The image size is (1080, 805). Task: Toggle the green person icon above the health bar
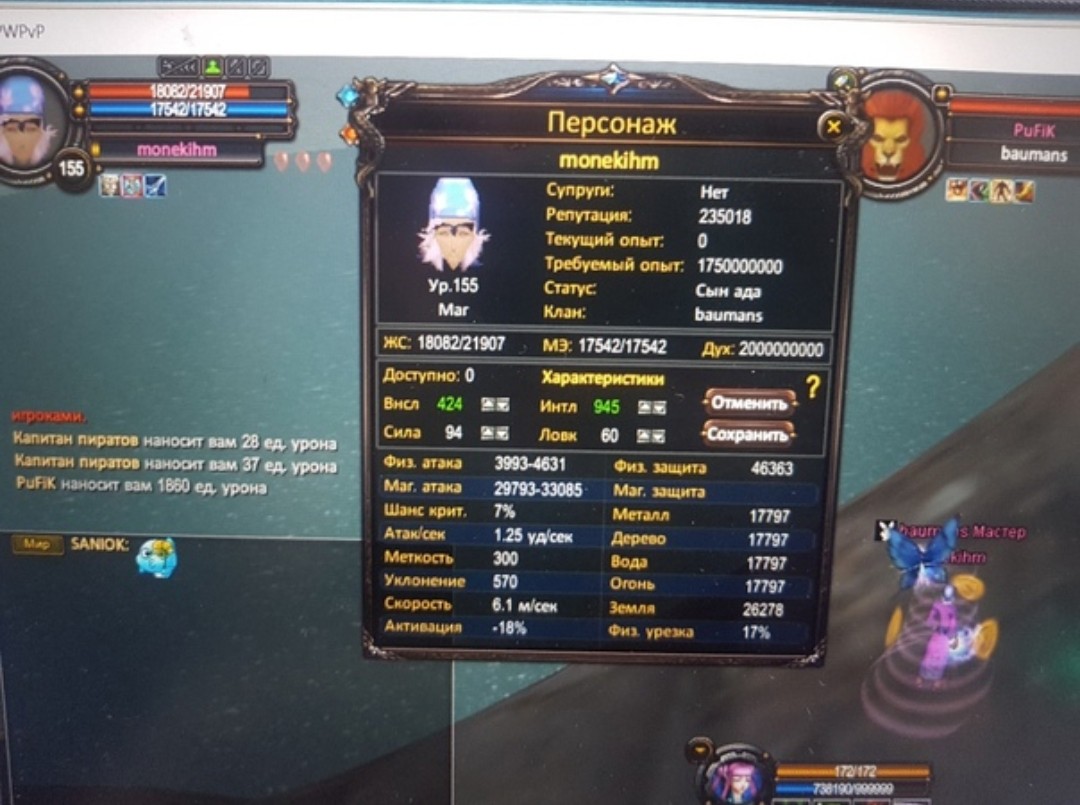212,67
